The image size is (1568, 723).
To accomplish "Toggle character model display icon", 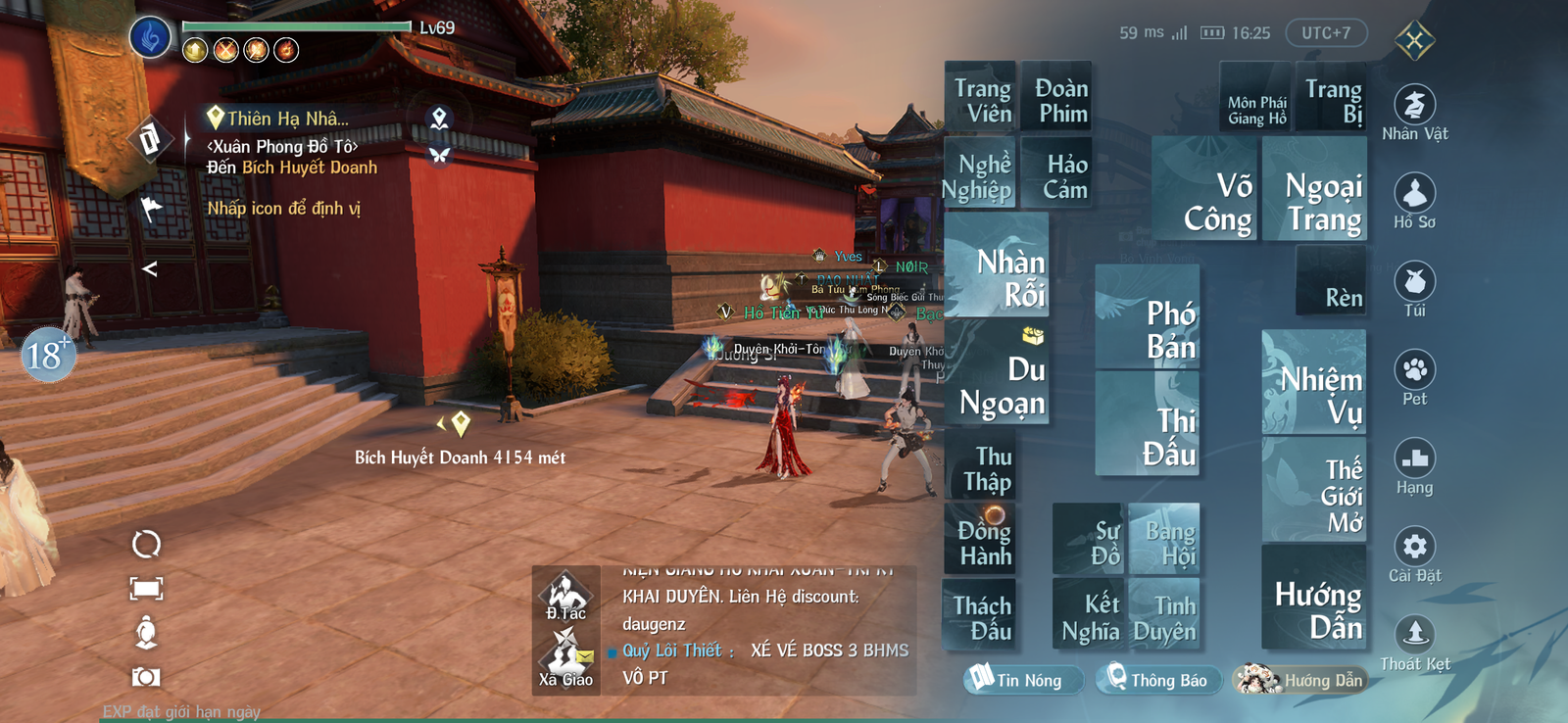I will 147,631.
